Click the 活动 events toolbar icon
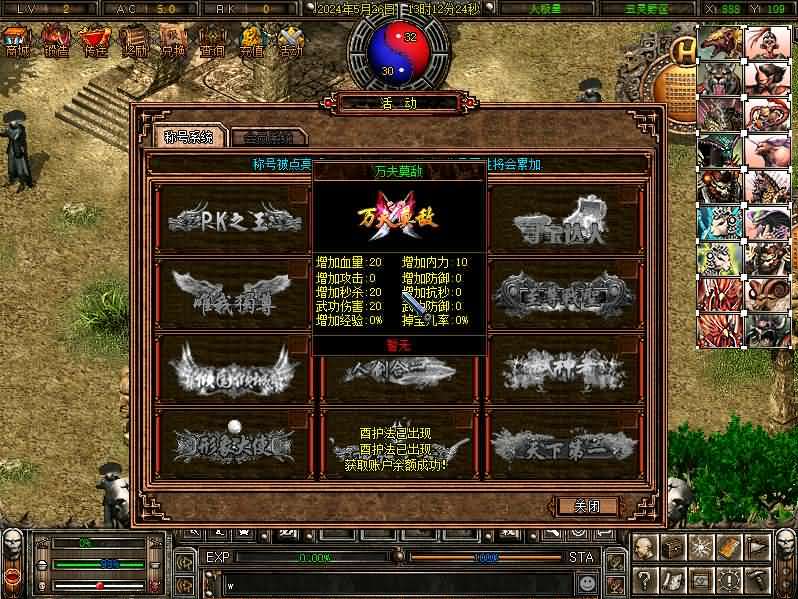Image resolution: width=798 pixels, height=599 pixels. [x=290, y=42]
